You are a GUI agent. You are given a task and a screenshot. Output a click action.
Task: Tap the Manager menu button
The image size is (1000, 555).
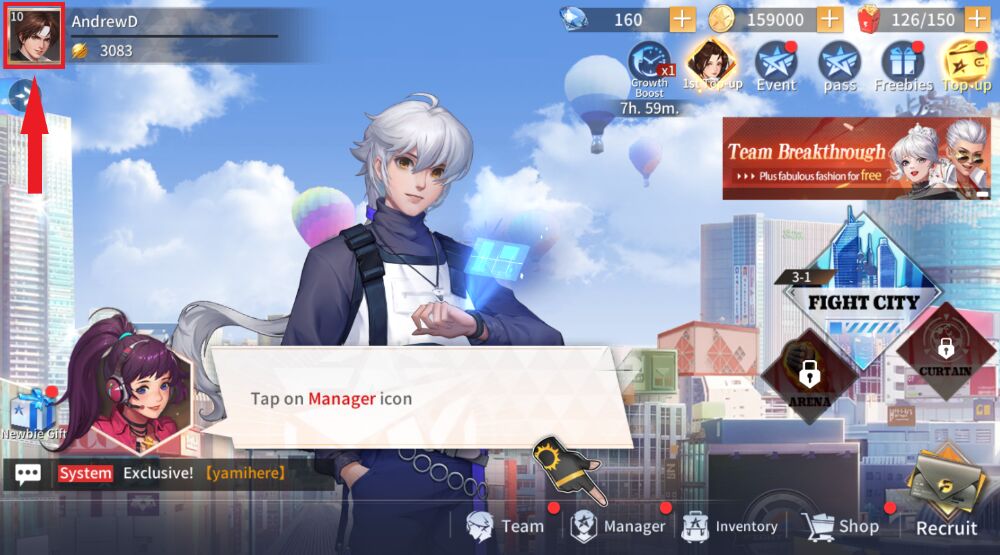[618, 526]
